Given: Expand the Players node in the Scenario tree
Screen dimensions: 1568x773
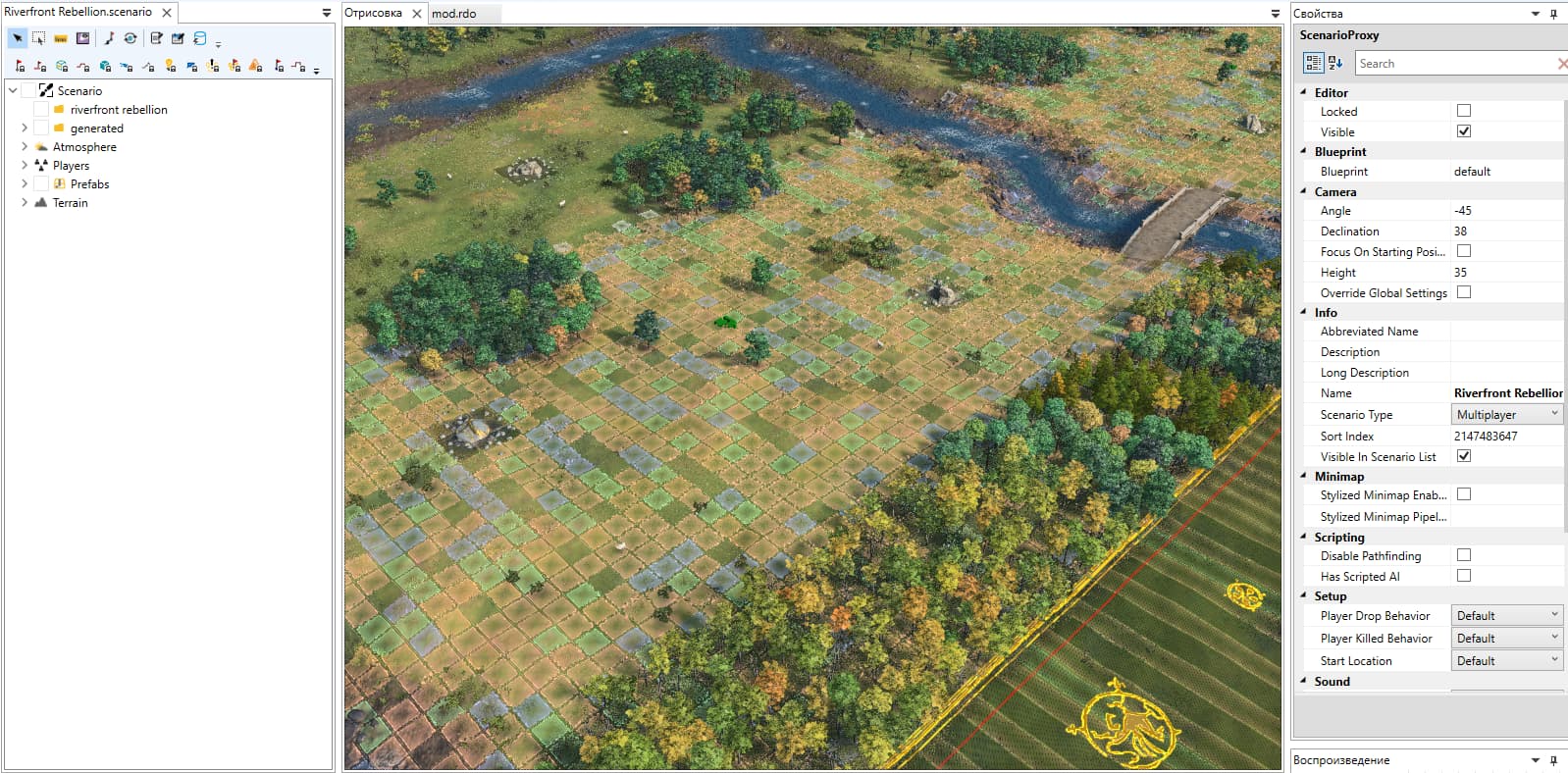Looking at the screenshot, I should point(24,165).
